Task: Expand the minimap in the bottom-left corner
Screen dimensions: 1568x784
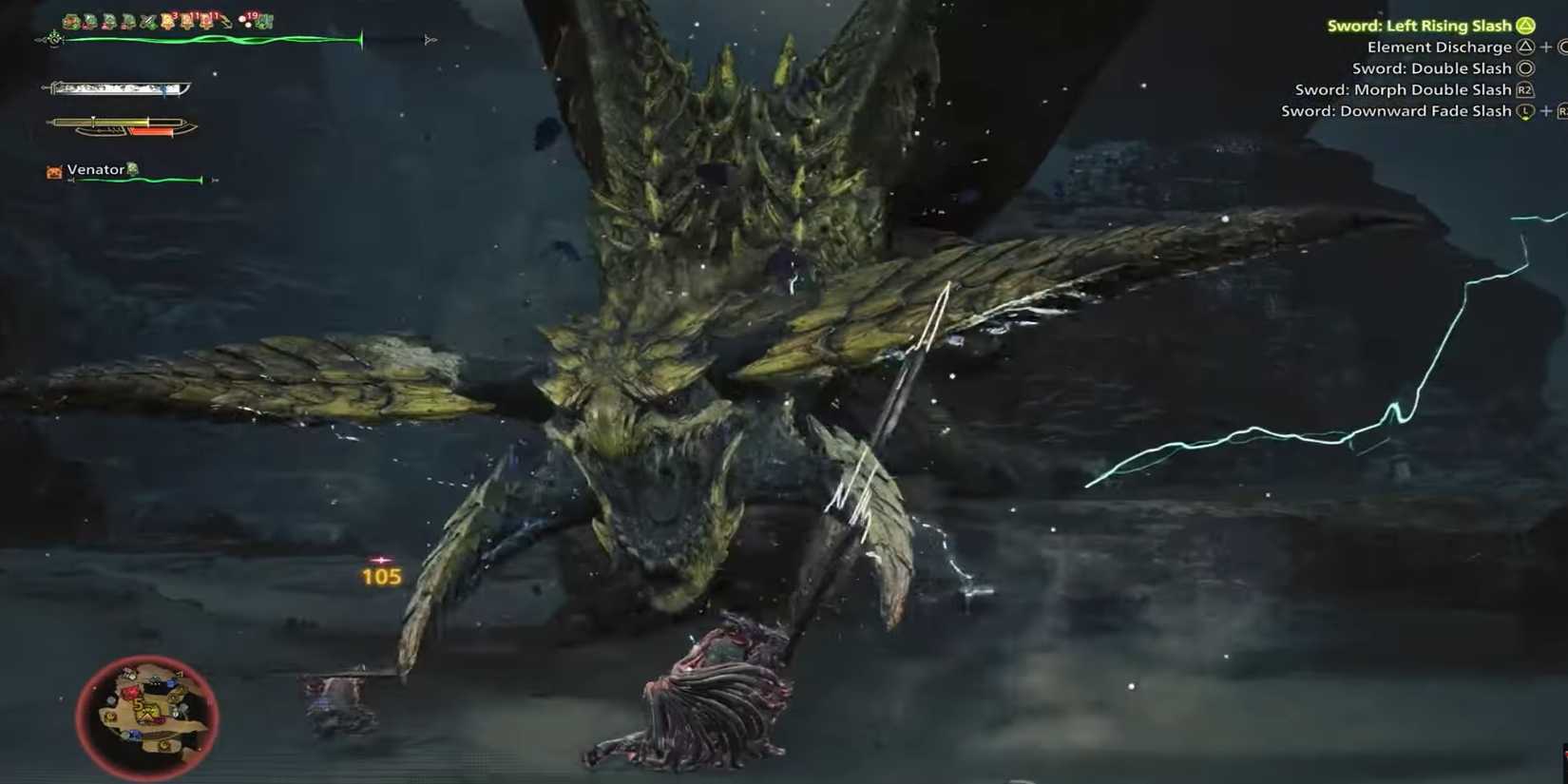Action: click(147, 717)
